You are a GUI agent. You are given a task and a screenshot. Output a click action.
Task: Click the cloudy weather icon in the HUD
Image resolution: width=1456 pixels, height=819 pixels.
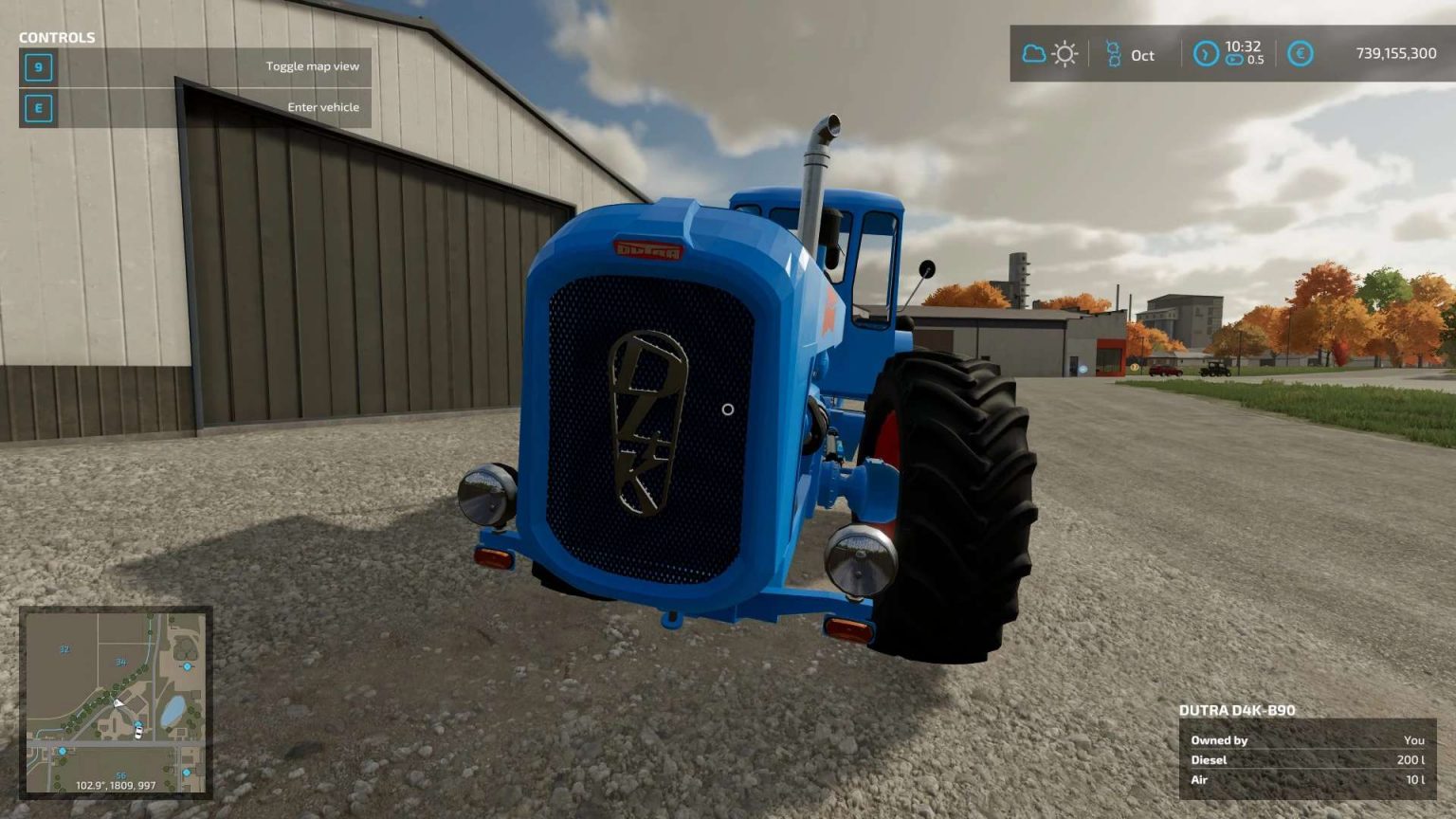(x=1032, y=54)
